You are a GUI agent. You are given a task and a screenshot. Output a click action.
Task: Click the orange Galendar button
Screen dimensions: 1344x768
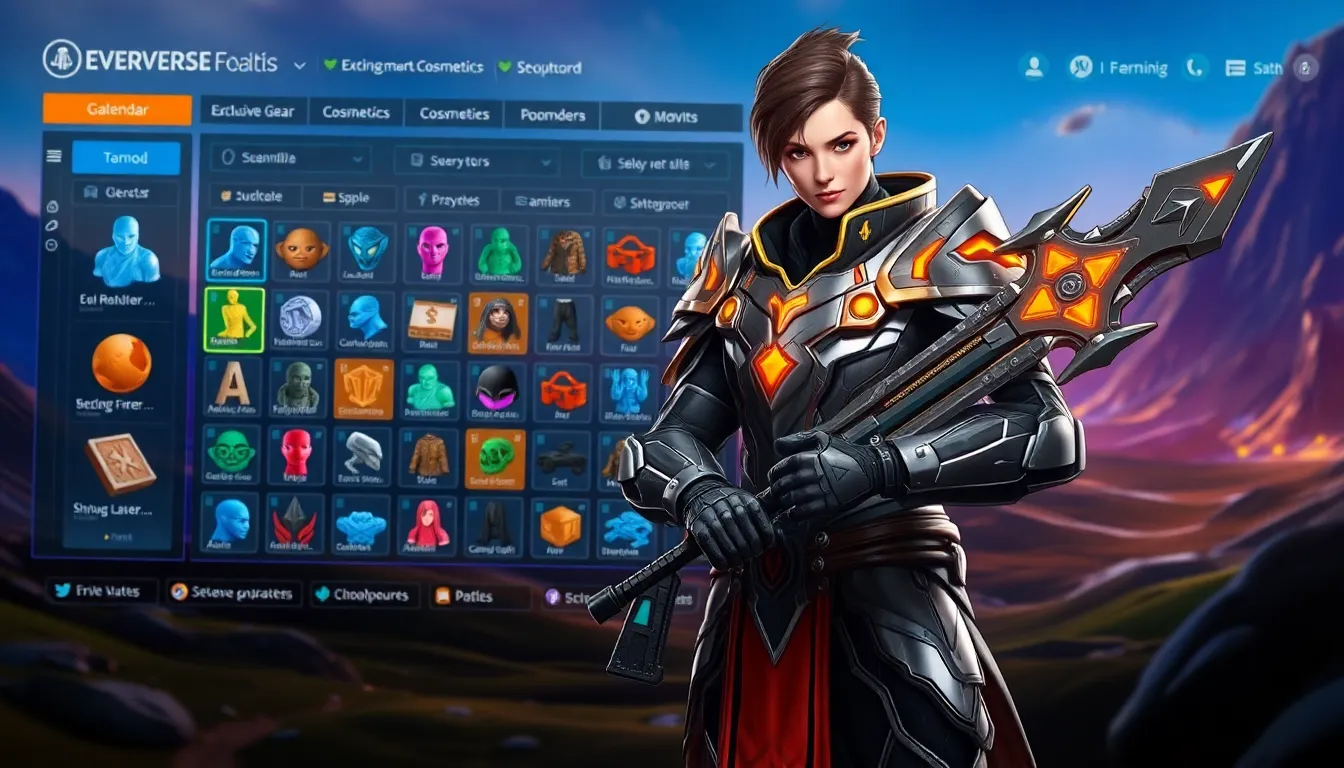[117, 109]
